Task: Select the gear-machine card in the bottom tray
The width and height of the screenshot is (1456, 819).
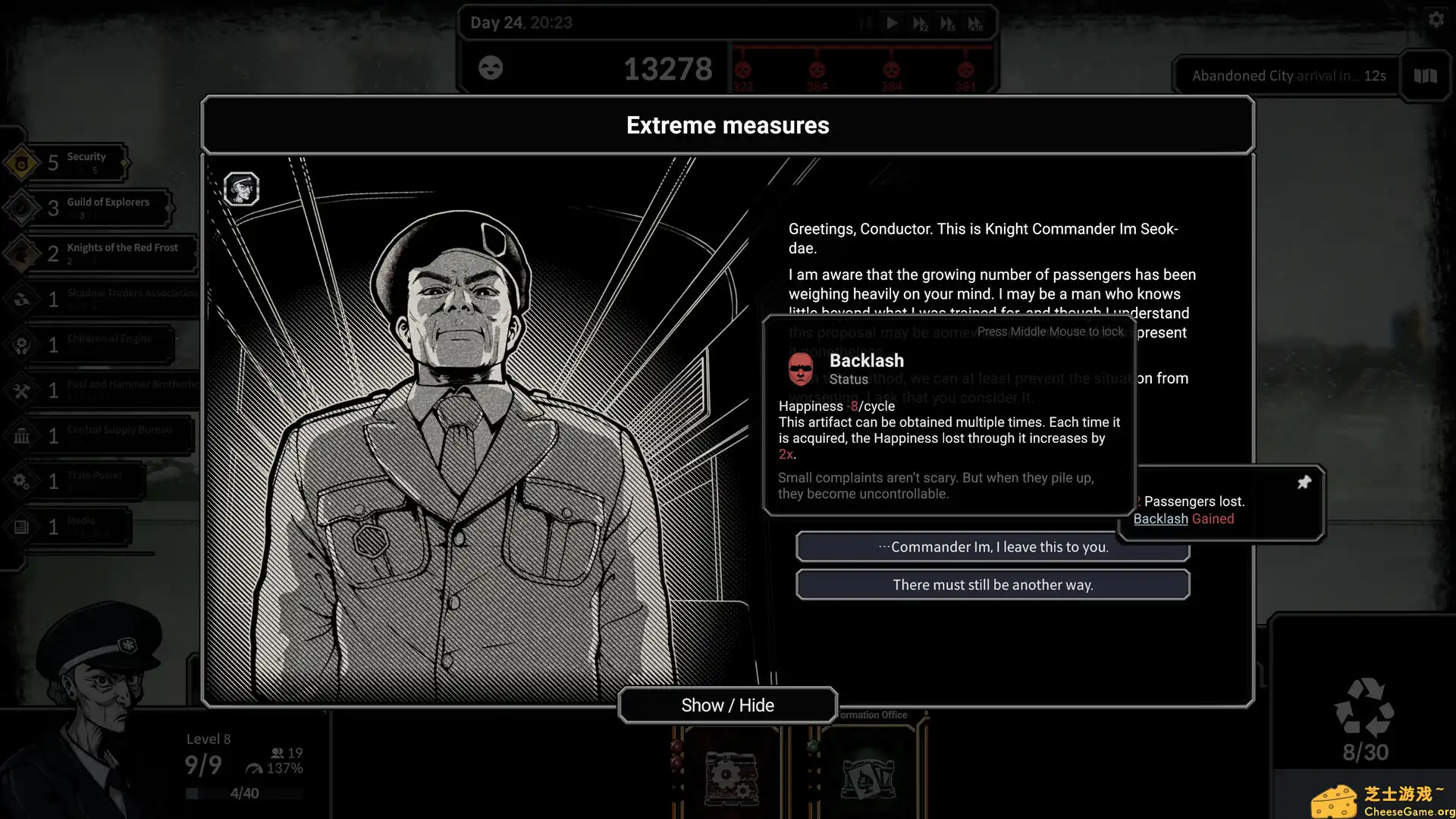Action: point(731,777)
